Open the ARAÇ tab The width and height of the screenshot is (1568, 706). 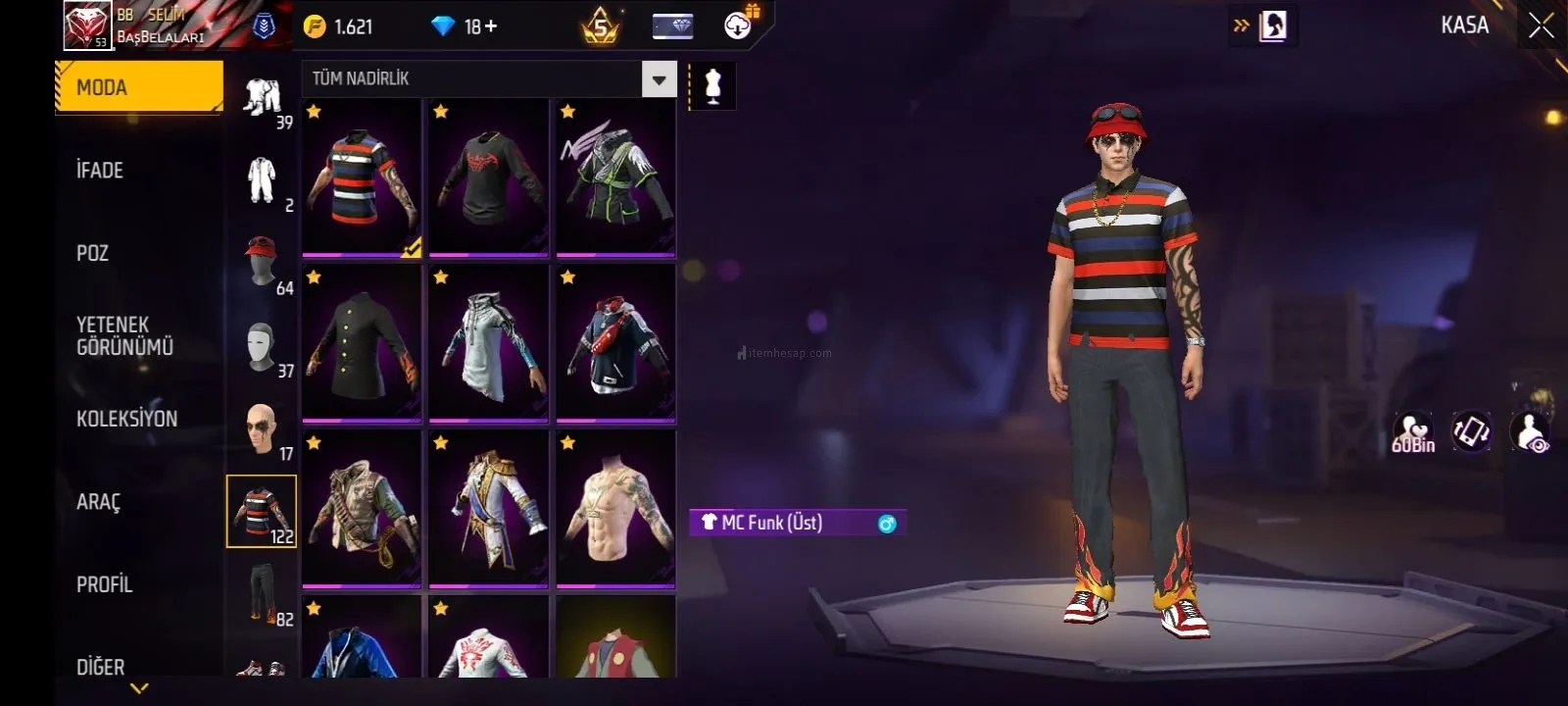[98, 502]
